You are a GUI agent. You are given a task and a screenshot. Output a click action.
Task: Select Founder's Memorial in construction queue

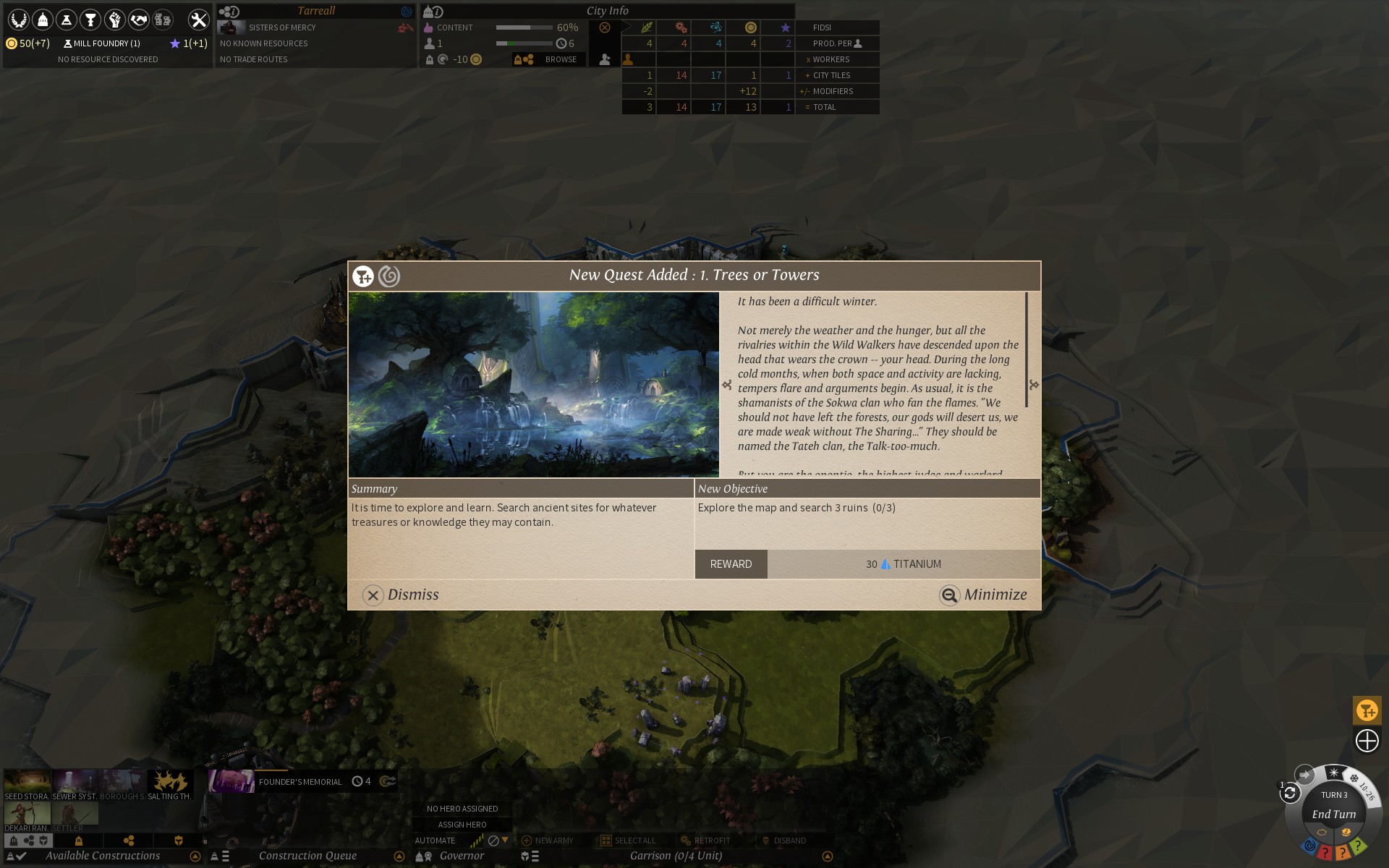300,781
